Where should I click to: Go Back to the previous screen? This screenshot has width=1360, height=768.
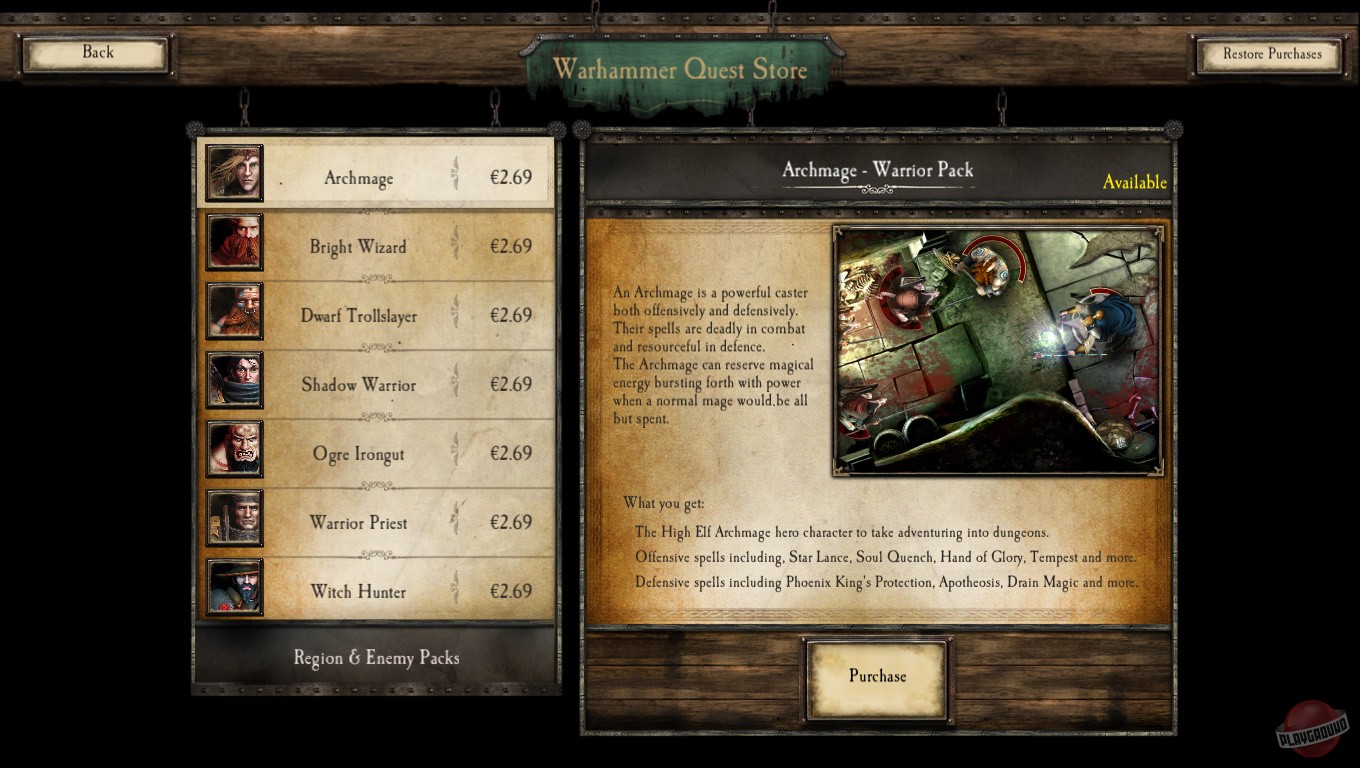tap(96, 52)
